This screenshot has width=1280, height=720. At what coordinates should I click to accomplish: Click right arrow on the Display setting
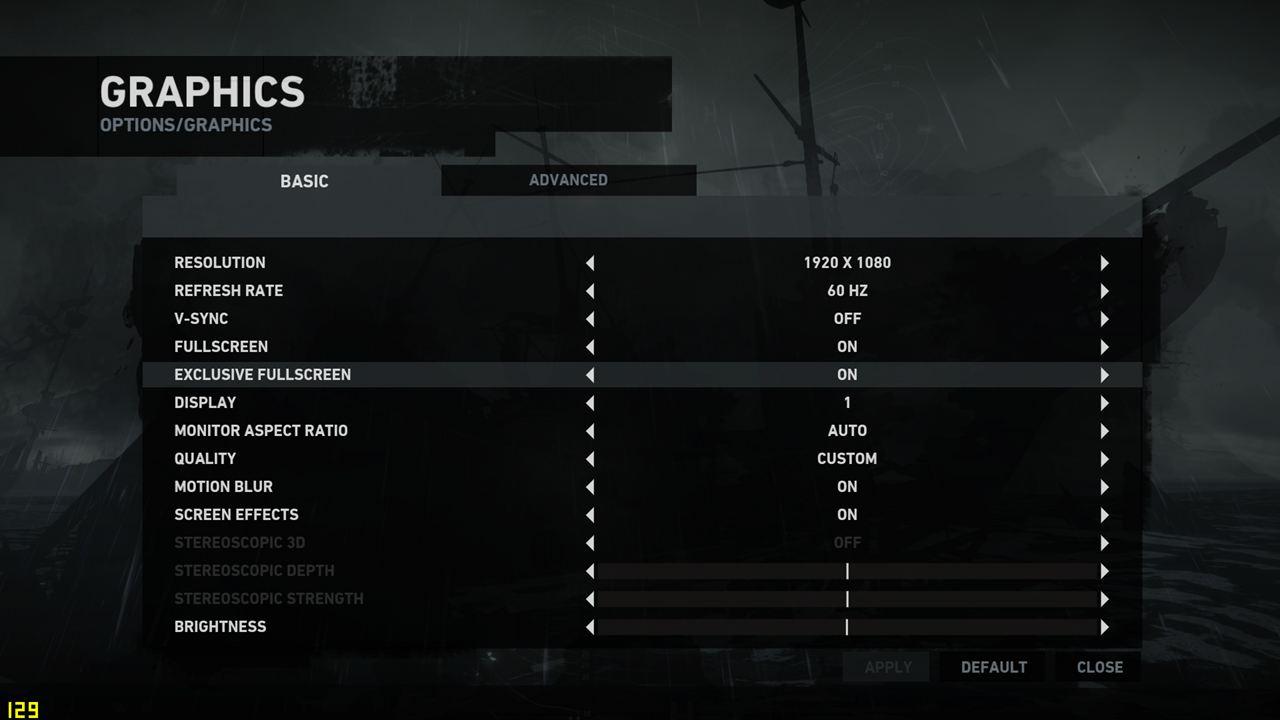click(1104, 403)
